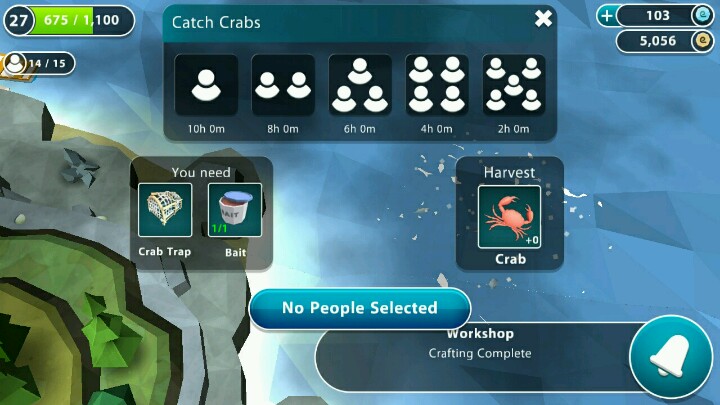Select the Bait requirement slot
The height and width of the screenshot is (405, 720).
coord(235,211)
